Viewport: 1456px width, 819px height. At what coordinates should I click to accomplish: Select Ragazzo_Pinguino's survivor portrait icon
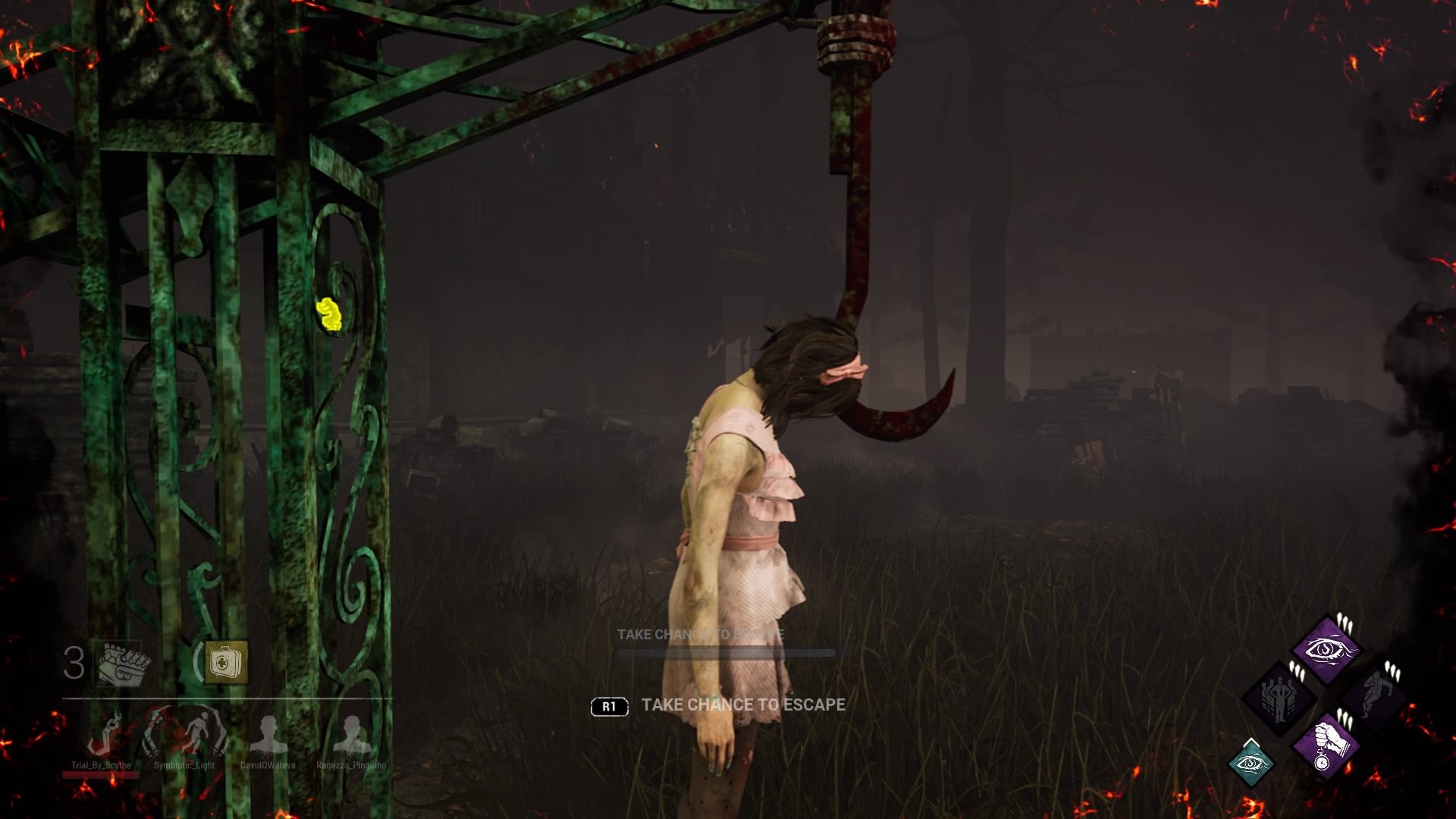[353, 734]
